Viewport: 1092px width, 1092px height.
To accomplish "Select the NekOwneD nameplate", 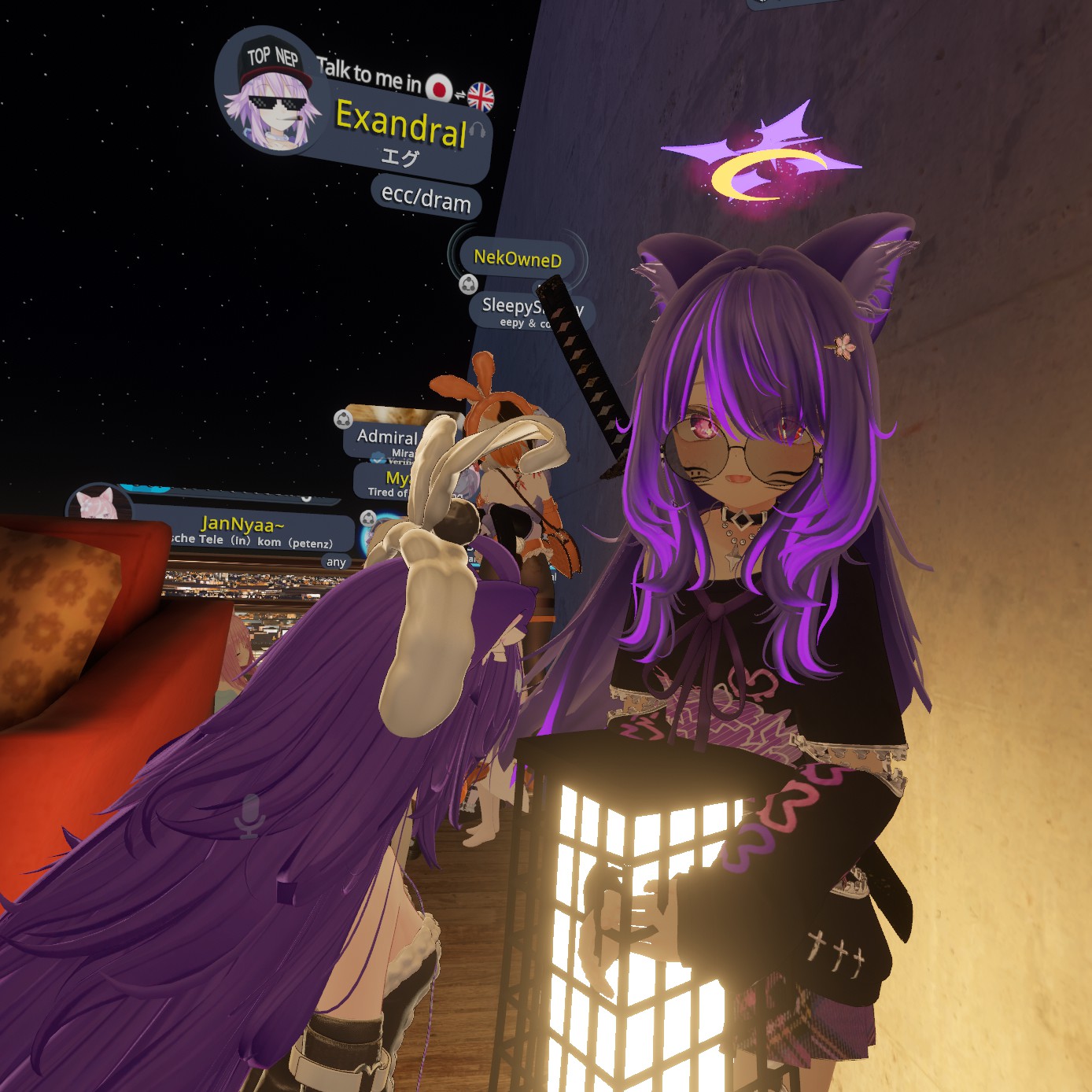I will [x=518, y=257].
